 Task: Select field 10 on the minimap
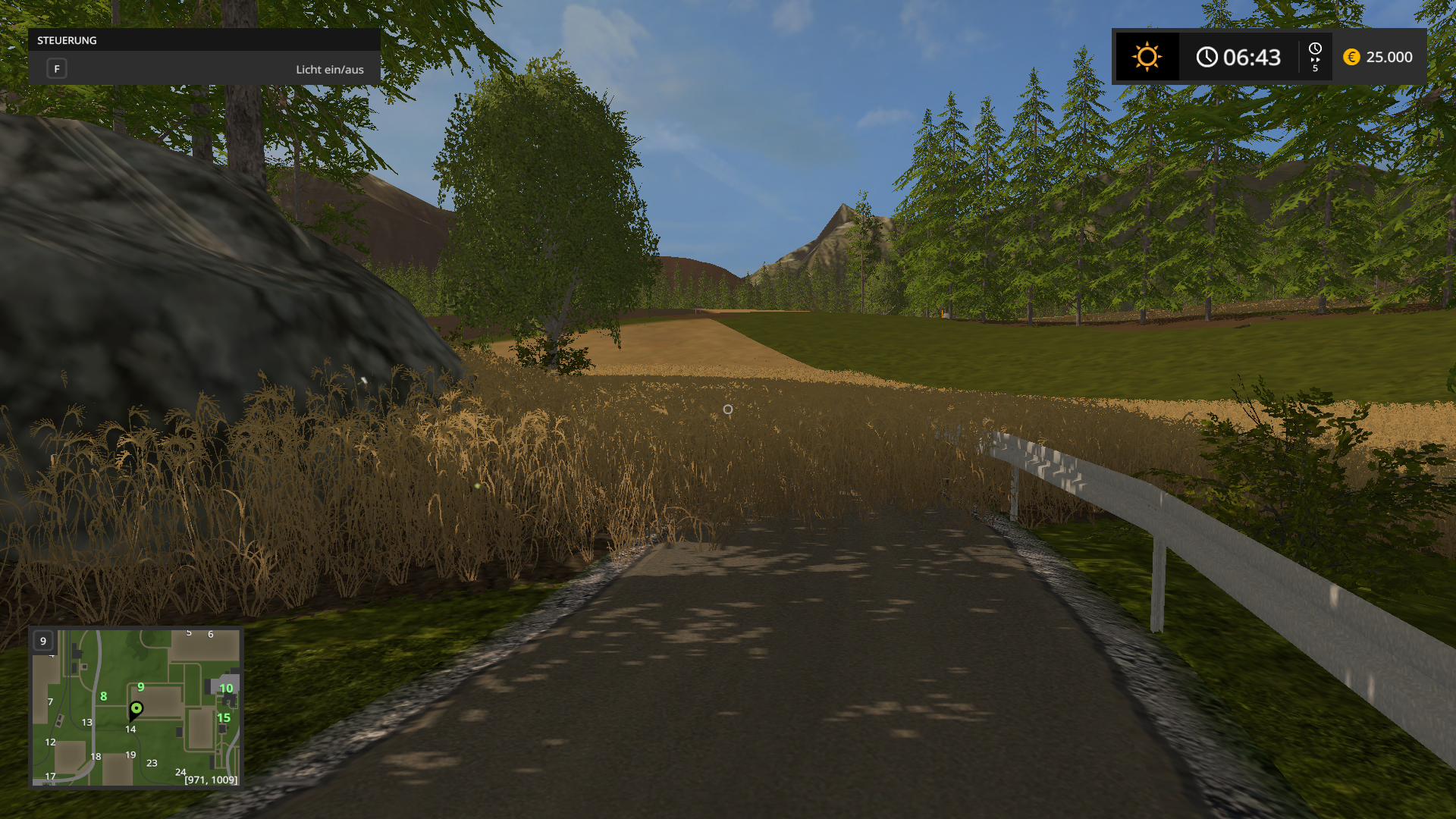[x=226, y=689]
